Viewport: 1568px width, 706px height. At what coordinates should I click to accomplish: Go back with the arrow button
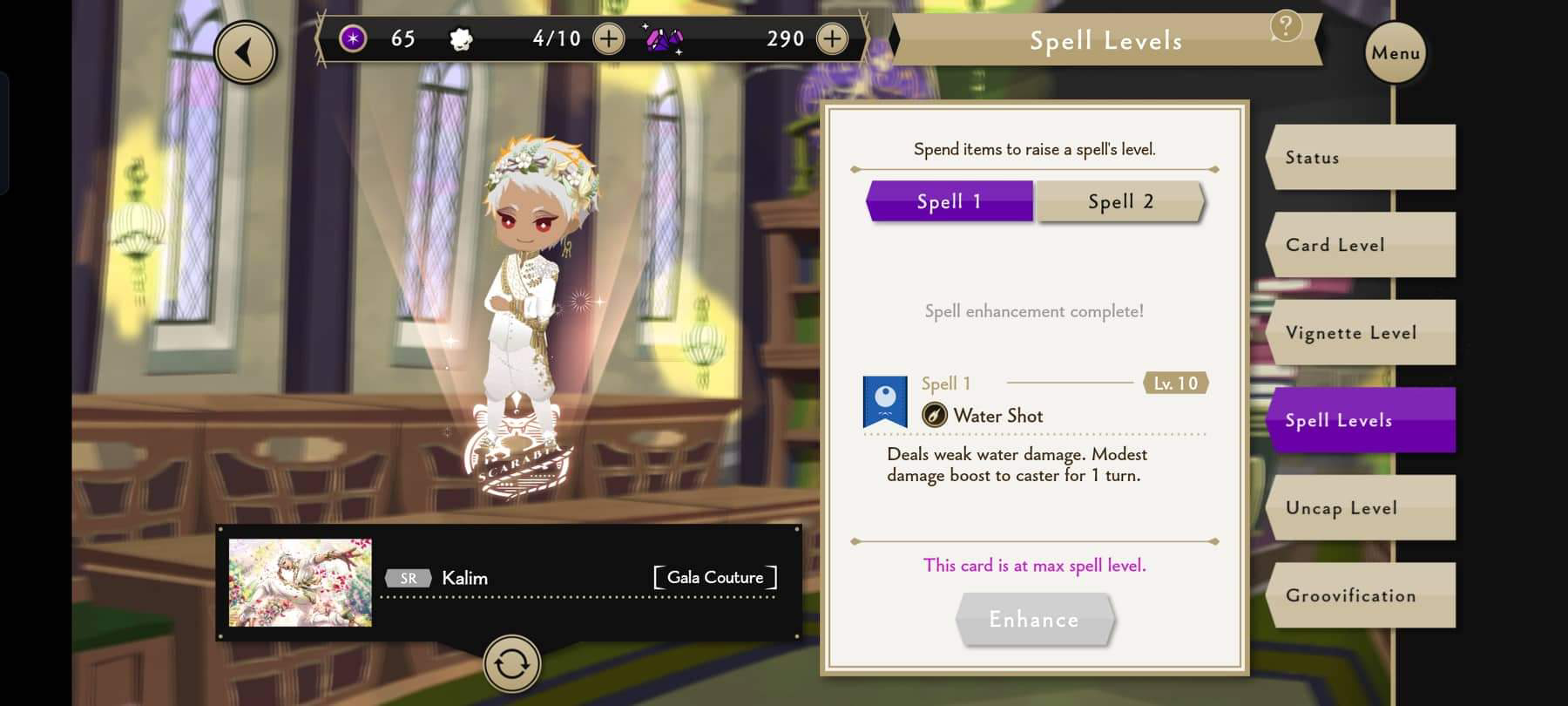[245, 53]
